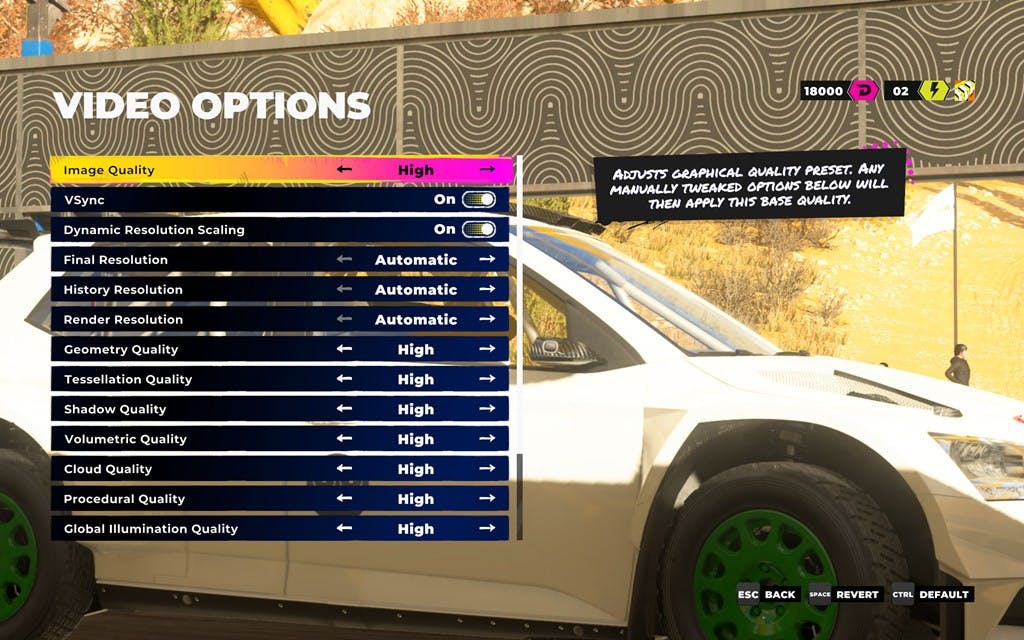Select the Global Illumination Quality row

(200, 529)
